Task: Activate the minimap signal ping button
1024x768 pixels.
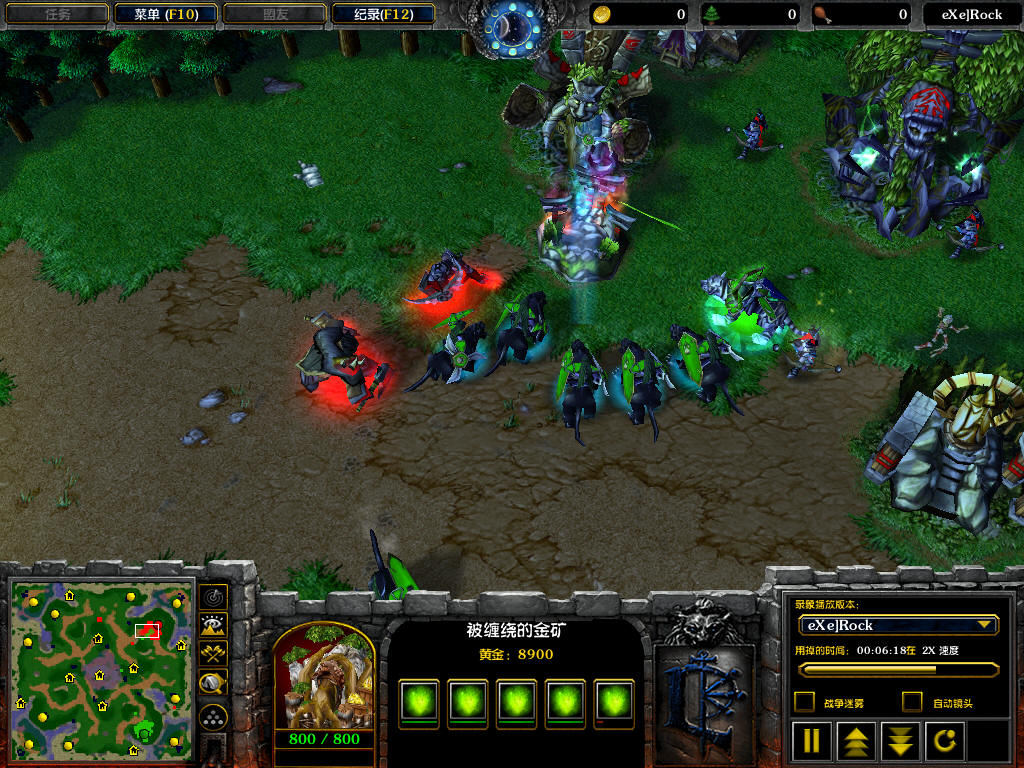Action: click(213, 597)
